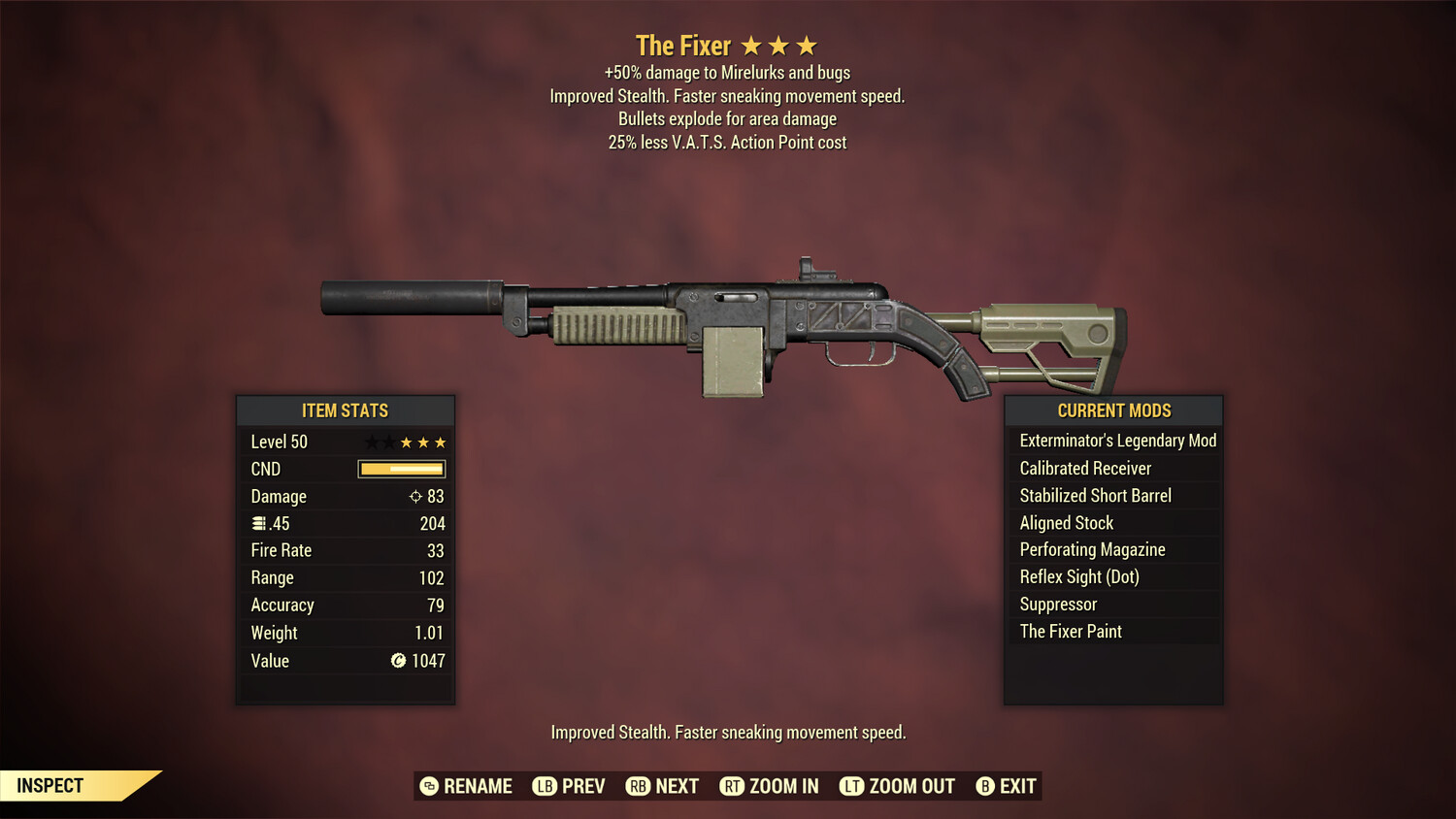Click the RT ZOOM IN icon
Viewport: 1456px width, 819px height.
pos(733,786)
